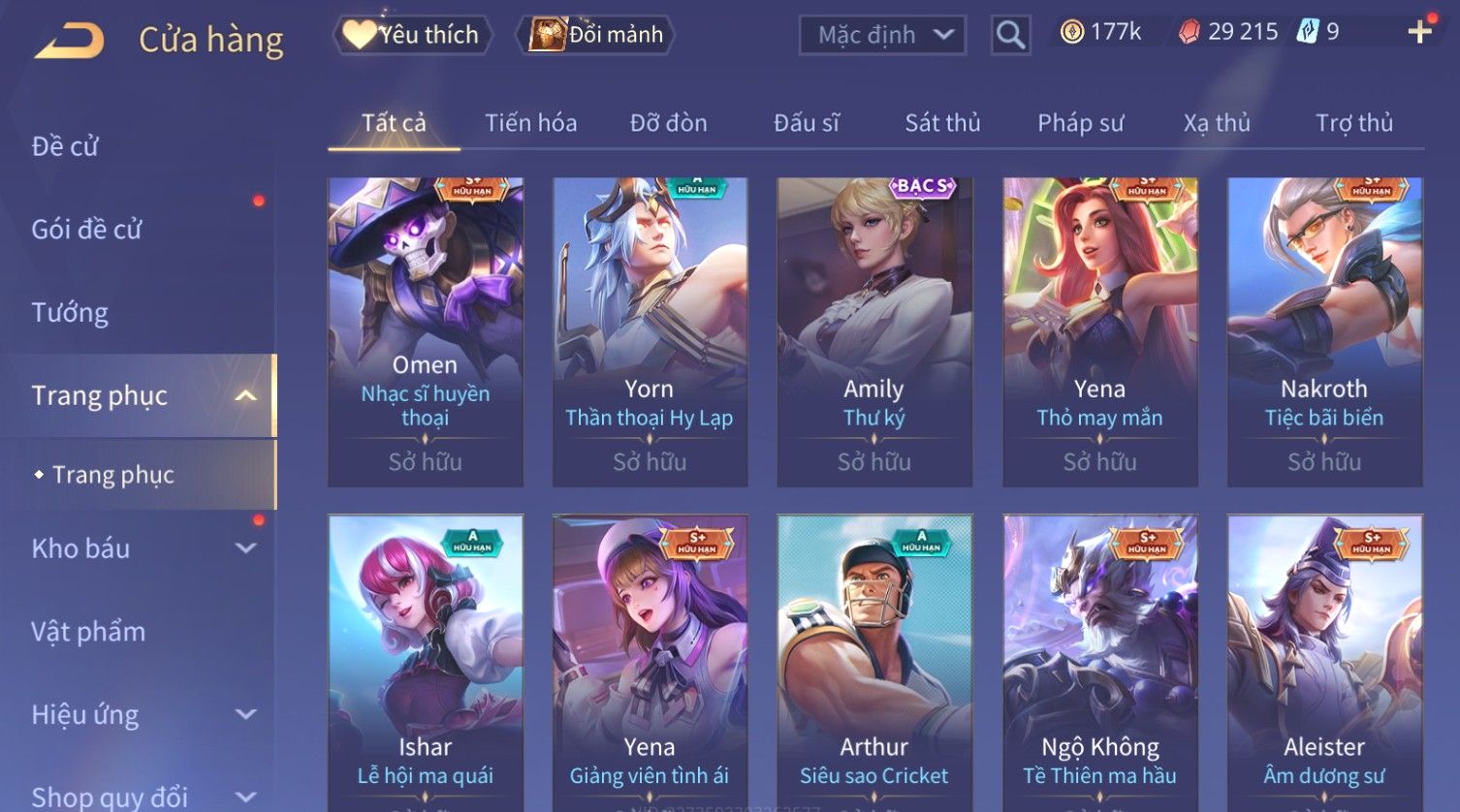Image resolution: width=1460 pixels, height=812 pixels.
Task: View the Xạ thủ tab
Action: click(1217, 123)
